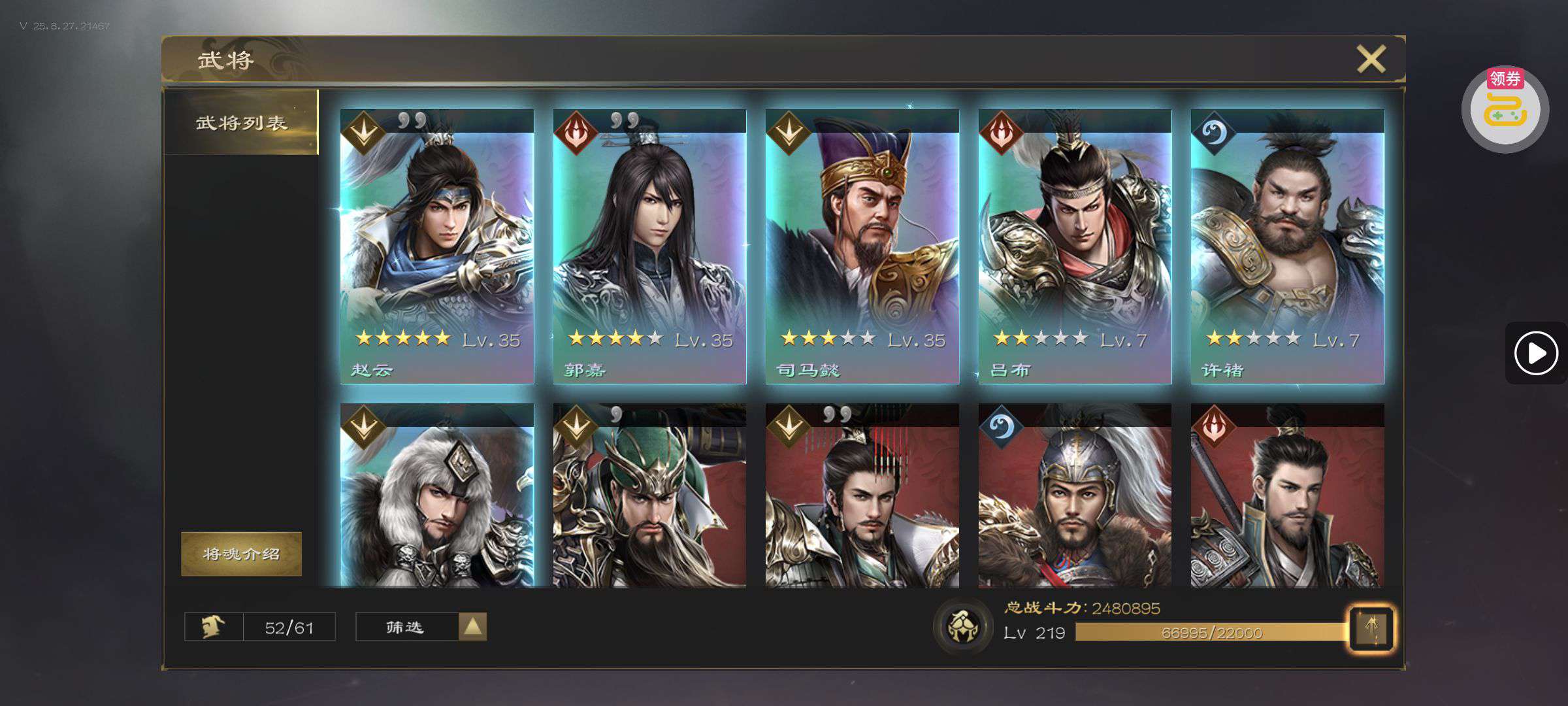
Task: Open the 司马懿 general card
Action: [862, 246]
